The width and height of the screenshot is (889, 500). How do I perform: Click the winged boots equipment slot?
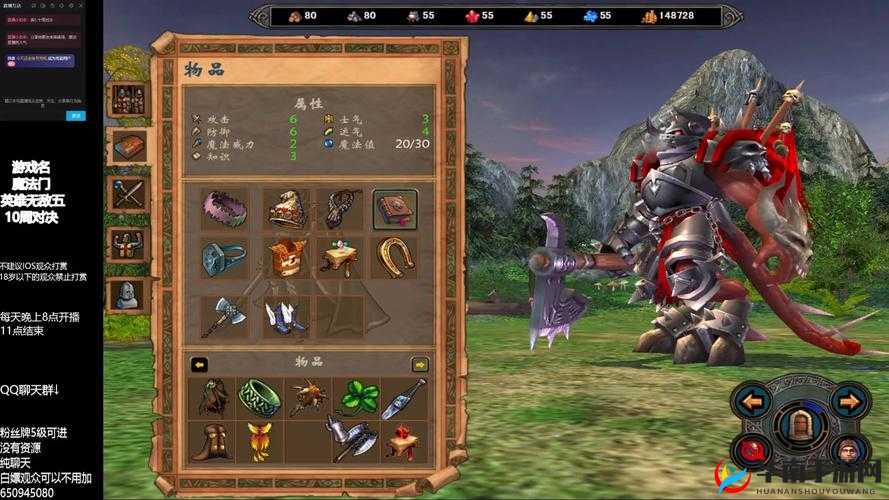click(284, 314)
